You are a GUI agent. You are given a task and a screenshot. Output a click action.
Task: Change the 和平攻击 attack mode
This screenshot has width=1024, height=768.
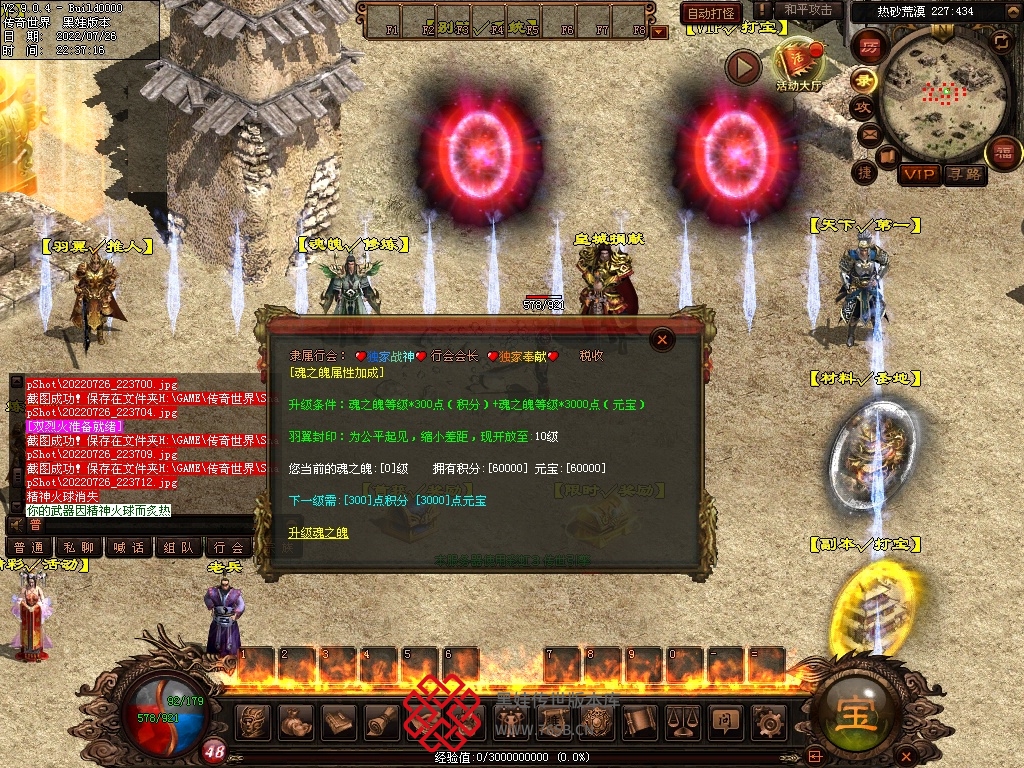point(808,11)
